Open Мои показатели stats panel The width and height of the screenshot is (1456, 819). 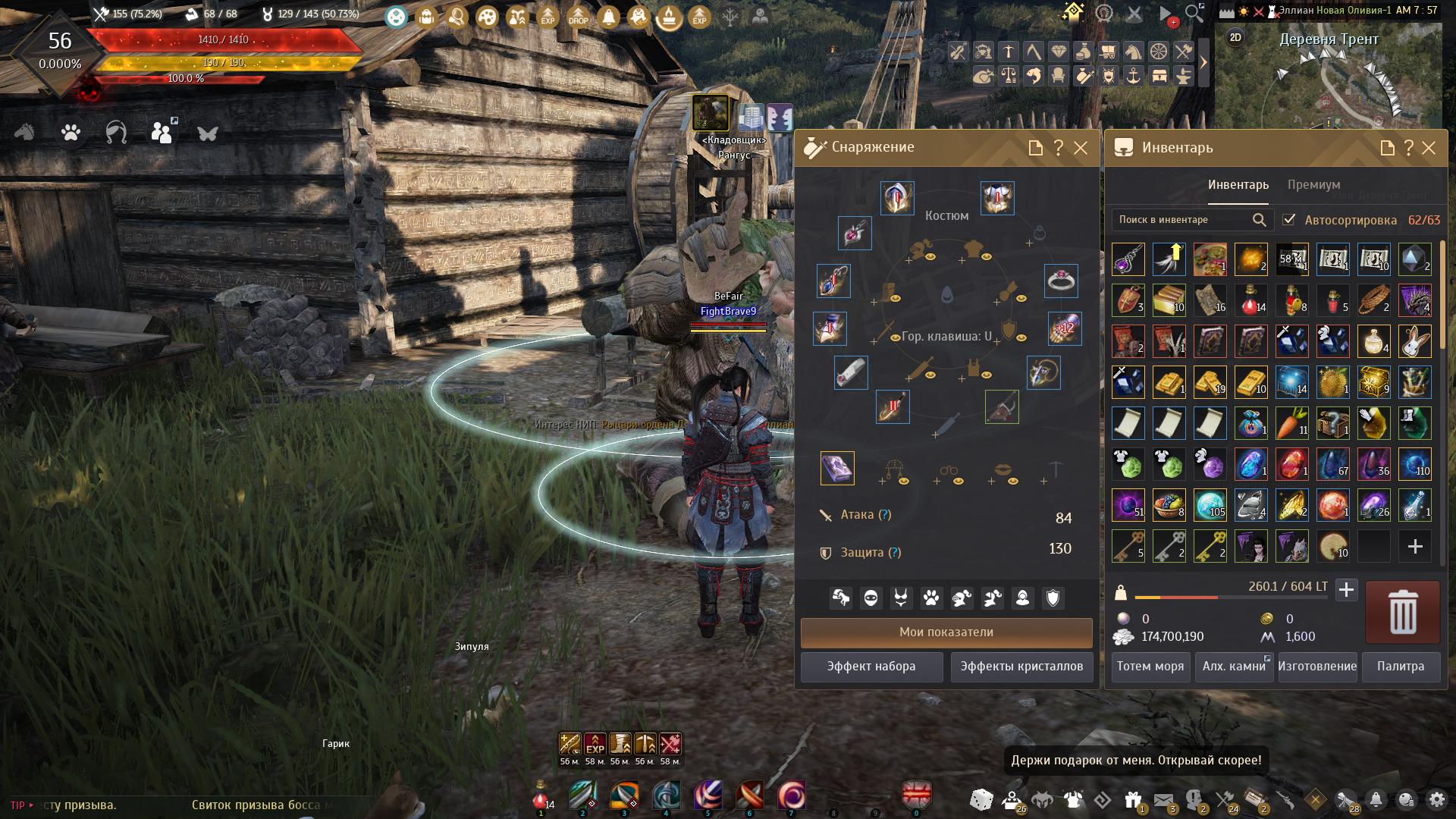[946, 632]
